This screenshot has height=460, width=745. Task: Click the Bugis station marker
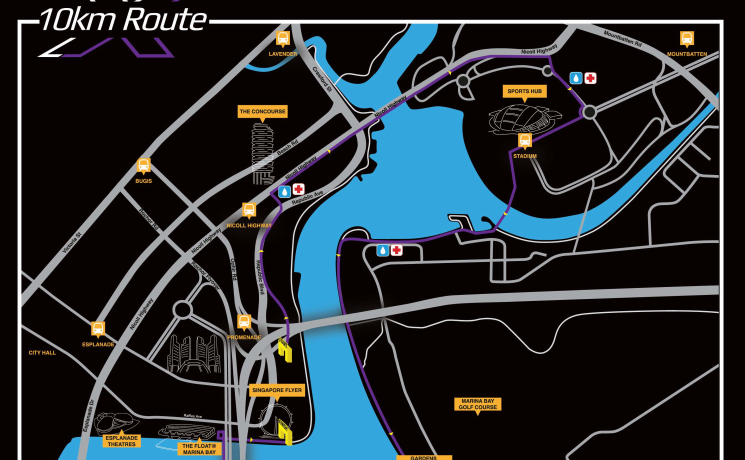[143, 166]
